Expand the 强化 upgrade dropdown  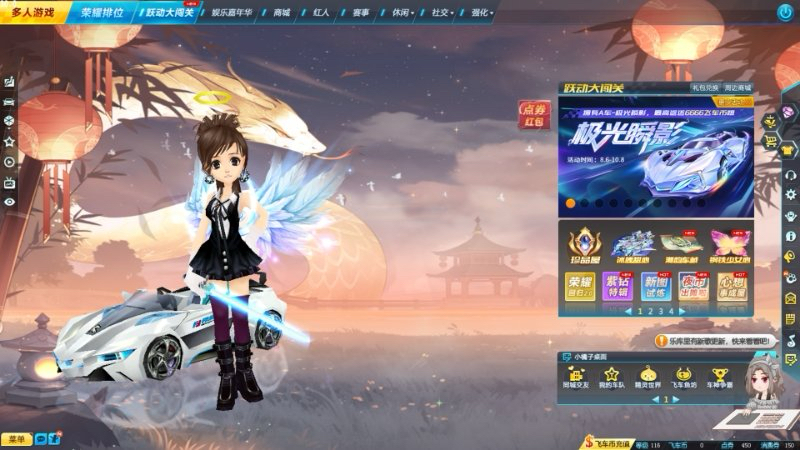[482, 13]
